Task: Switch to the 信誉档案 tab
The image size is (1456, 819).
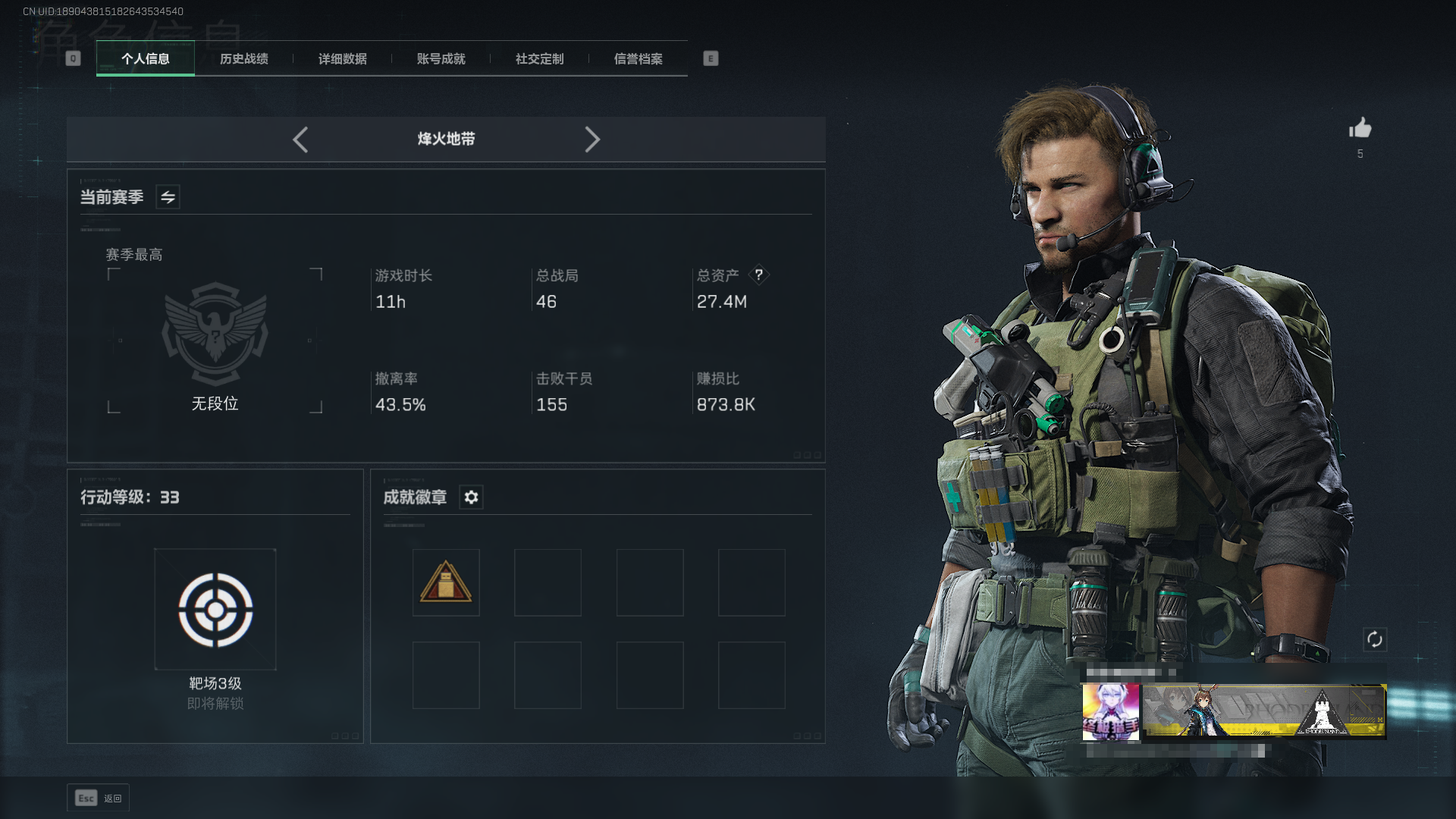Action: coord(639,58)
